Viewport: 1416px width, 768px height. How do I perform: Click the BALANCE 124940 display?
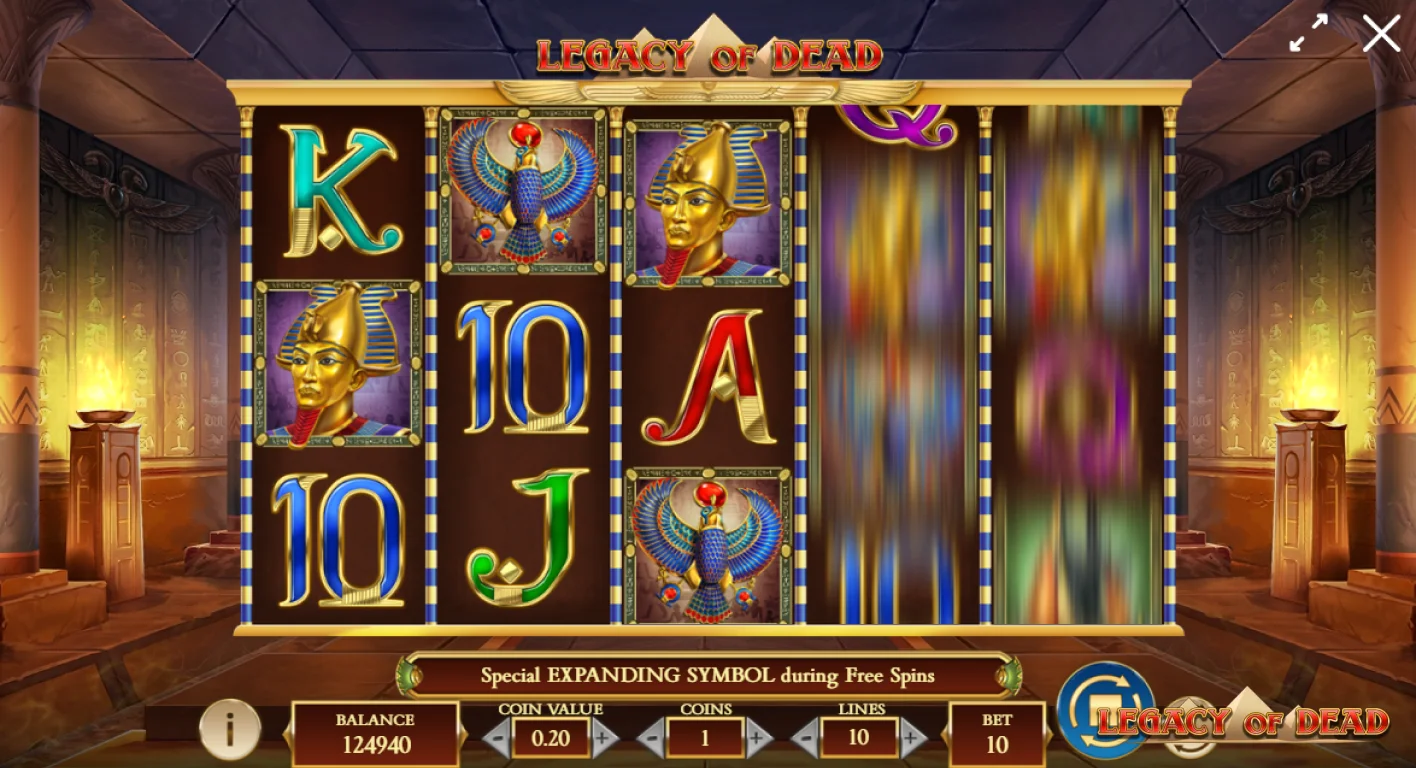pos(375,730)
